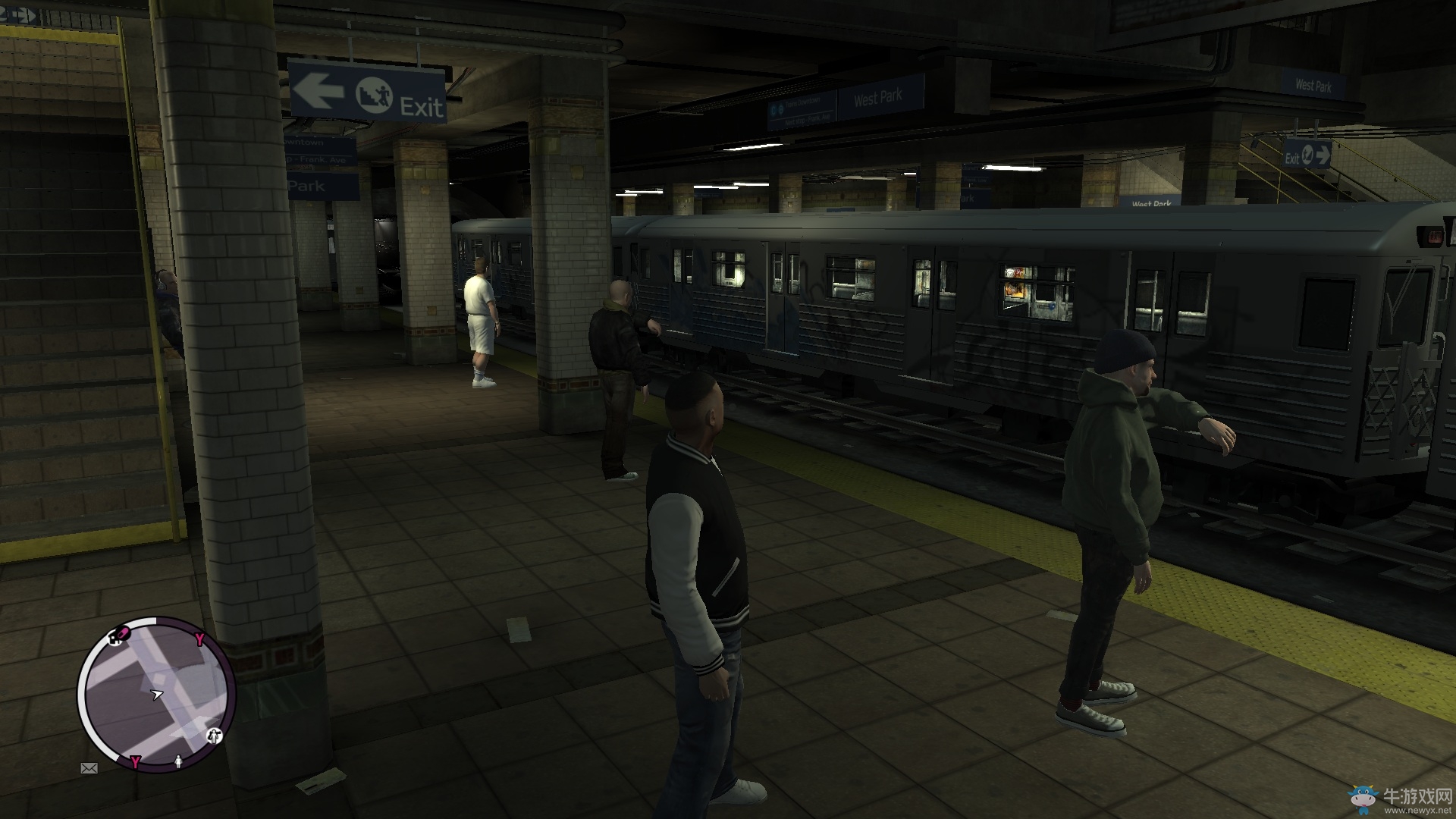Screen dimensions: 1456x819
Task: Toggle the pink Y blip at the radar top
Action: (199, 639)
